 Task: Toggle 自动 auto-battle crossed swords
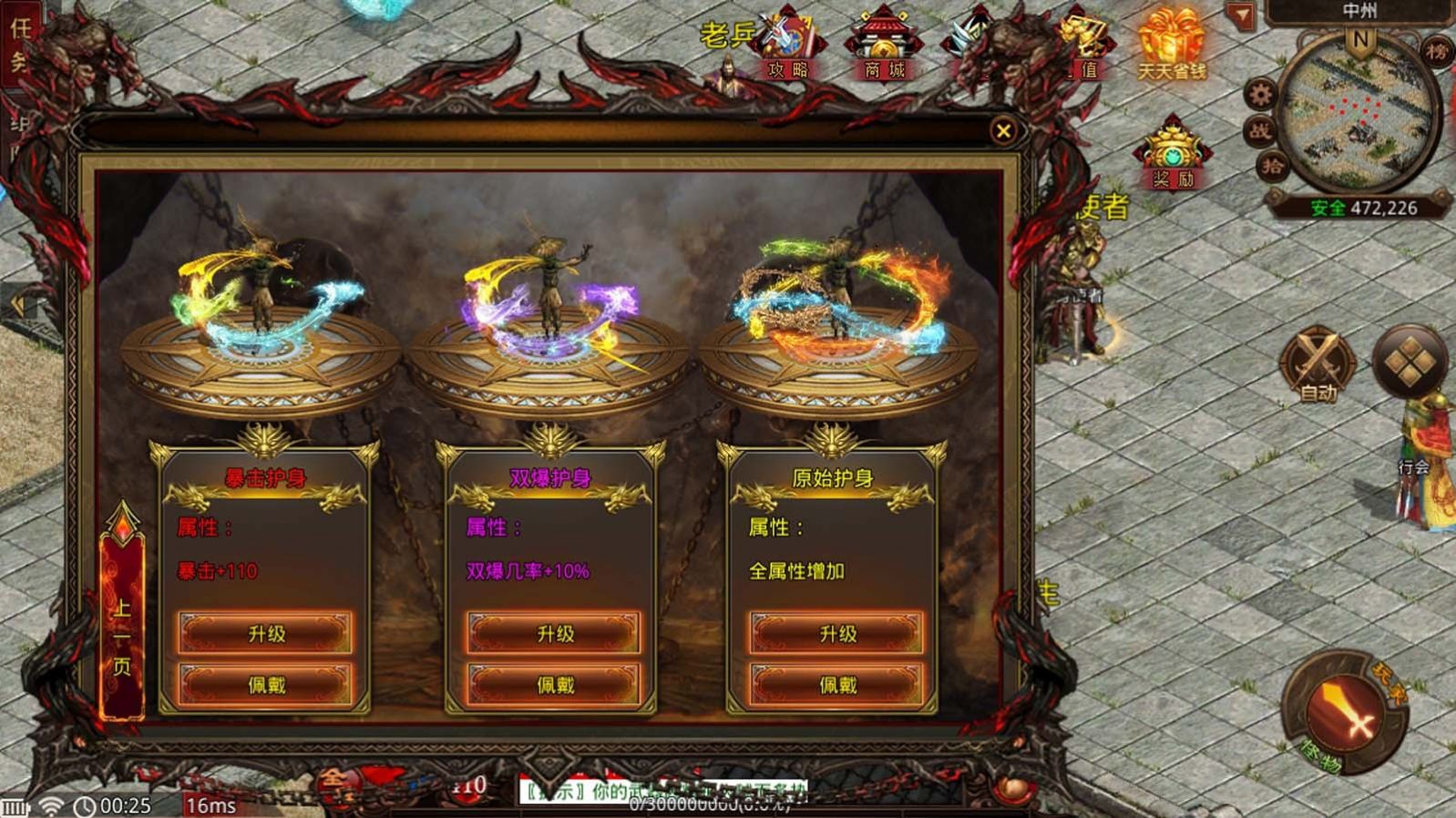tap(1318, 363)
